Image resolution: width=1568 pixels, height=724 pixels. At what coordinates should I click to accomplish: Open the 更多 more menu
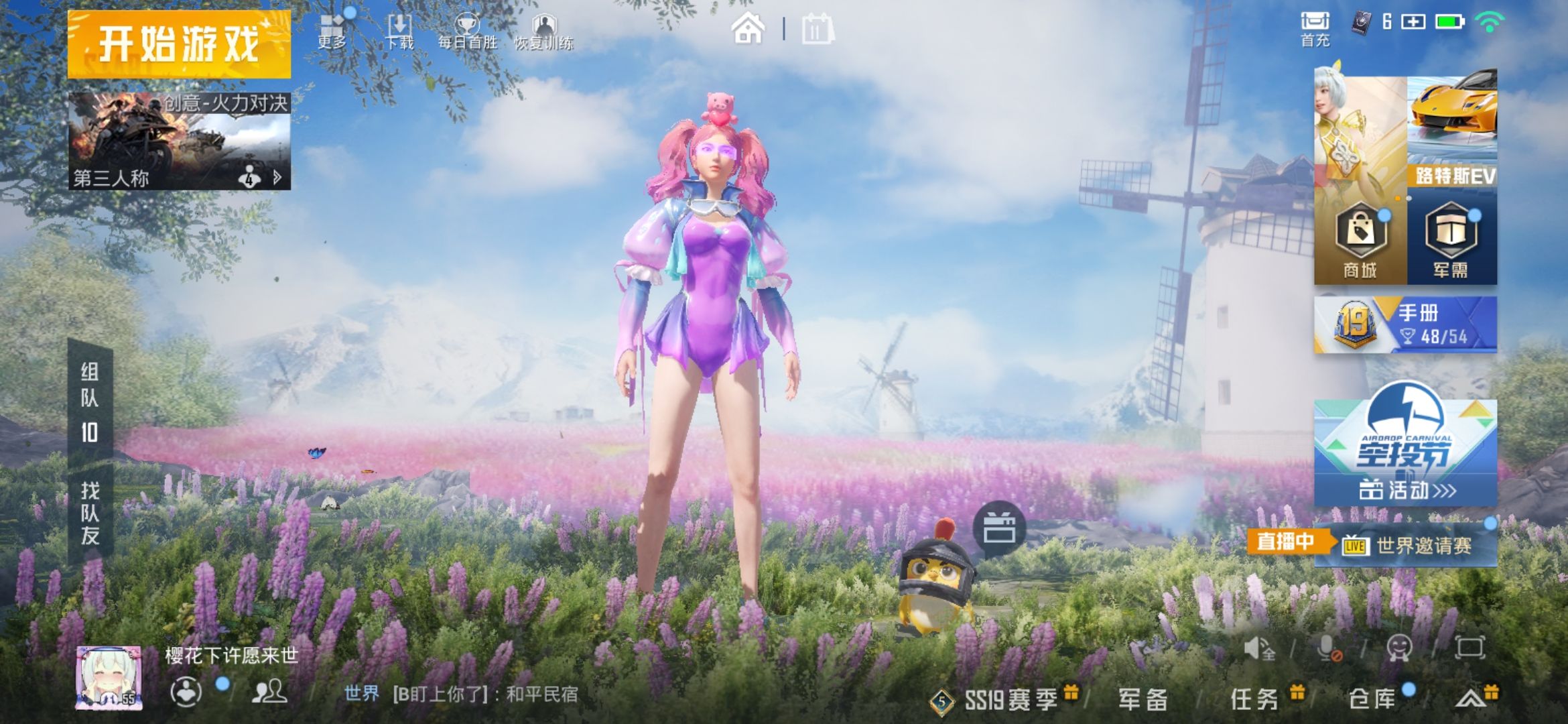click(x=332, y=32)
